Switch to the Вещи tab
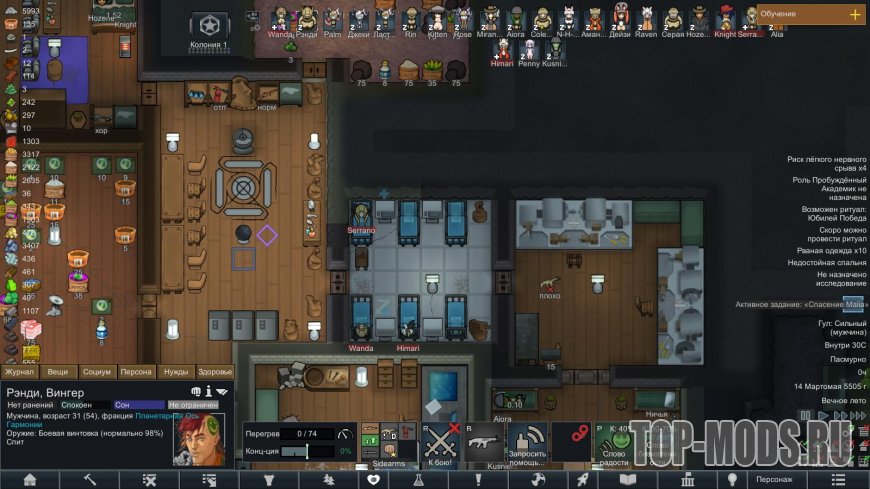The height and width of the screenshot is (489, 870). 58,371
